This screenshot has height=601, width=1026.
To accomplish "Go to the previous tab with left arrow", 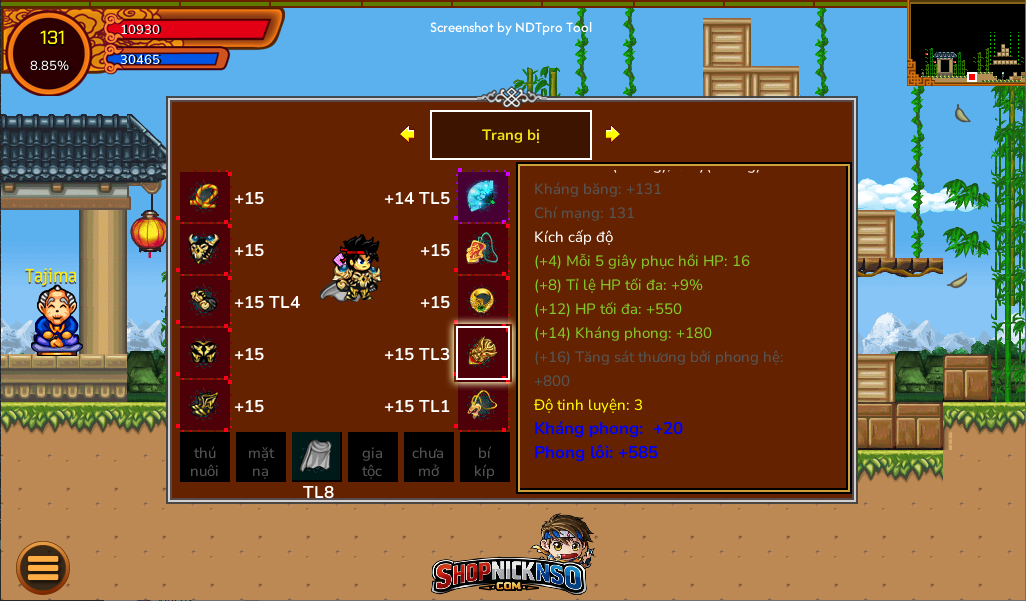I will tap(407, 134).
